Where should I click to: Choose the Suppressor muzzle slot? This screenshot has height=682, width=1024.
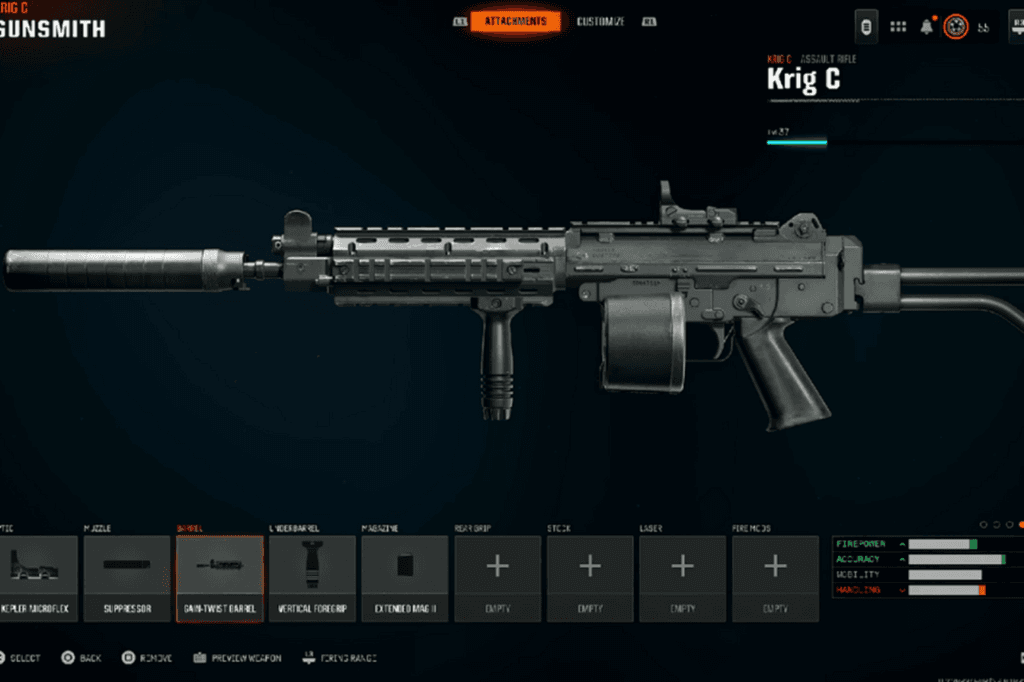click(127, 577)
